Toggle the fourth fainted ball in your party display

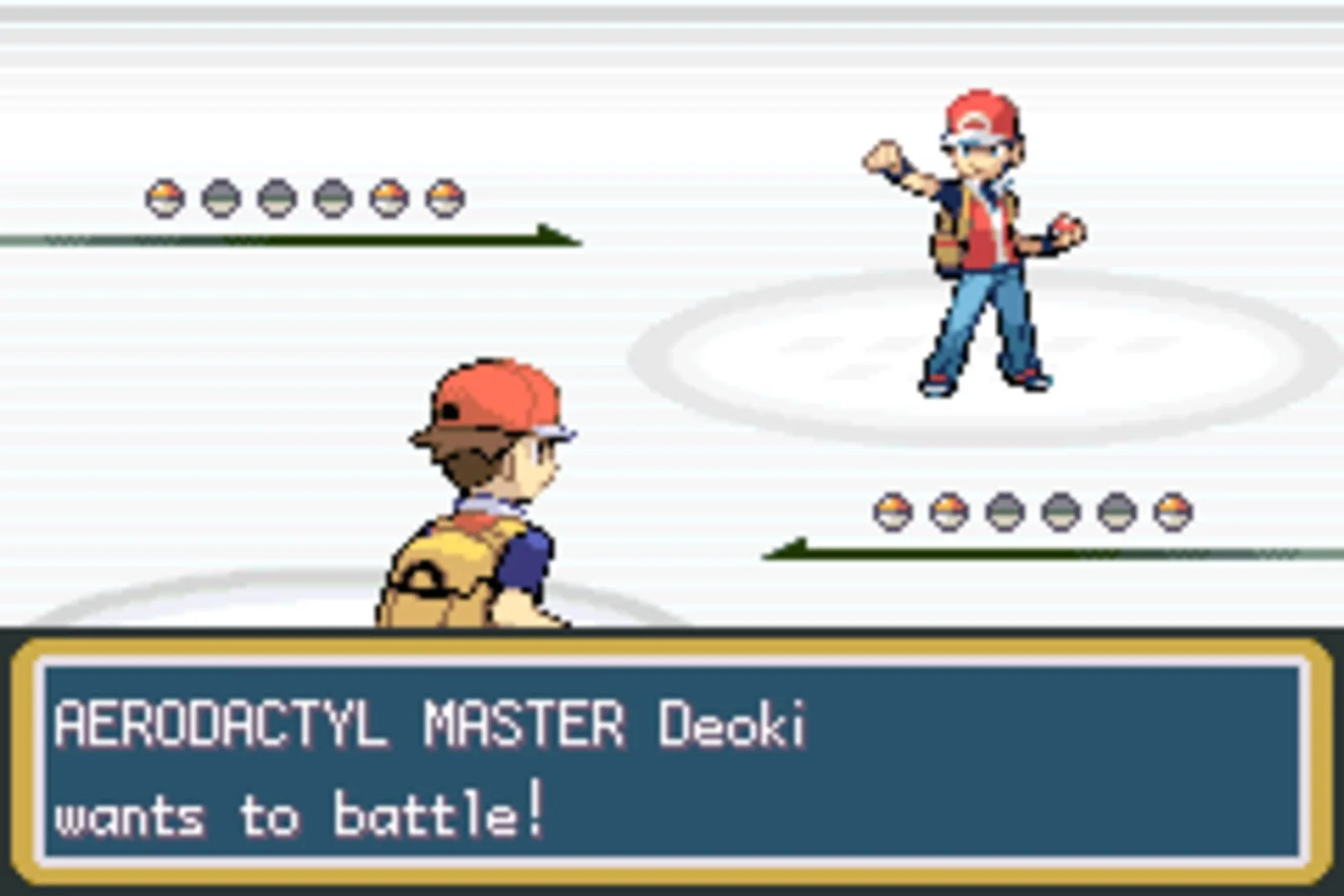(x=330, y=196)
